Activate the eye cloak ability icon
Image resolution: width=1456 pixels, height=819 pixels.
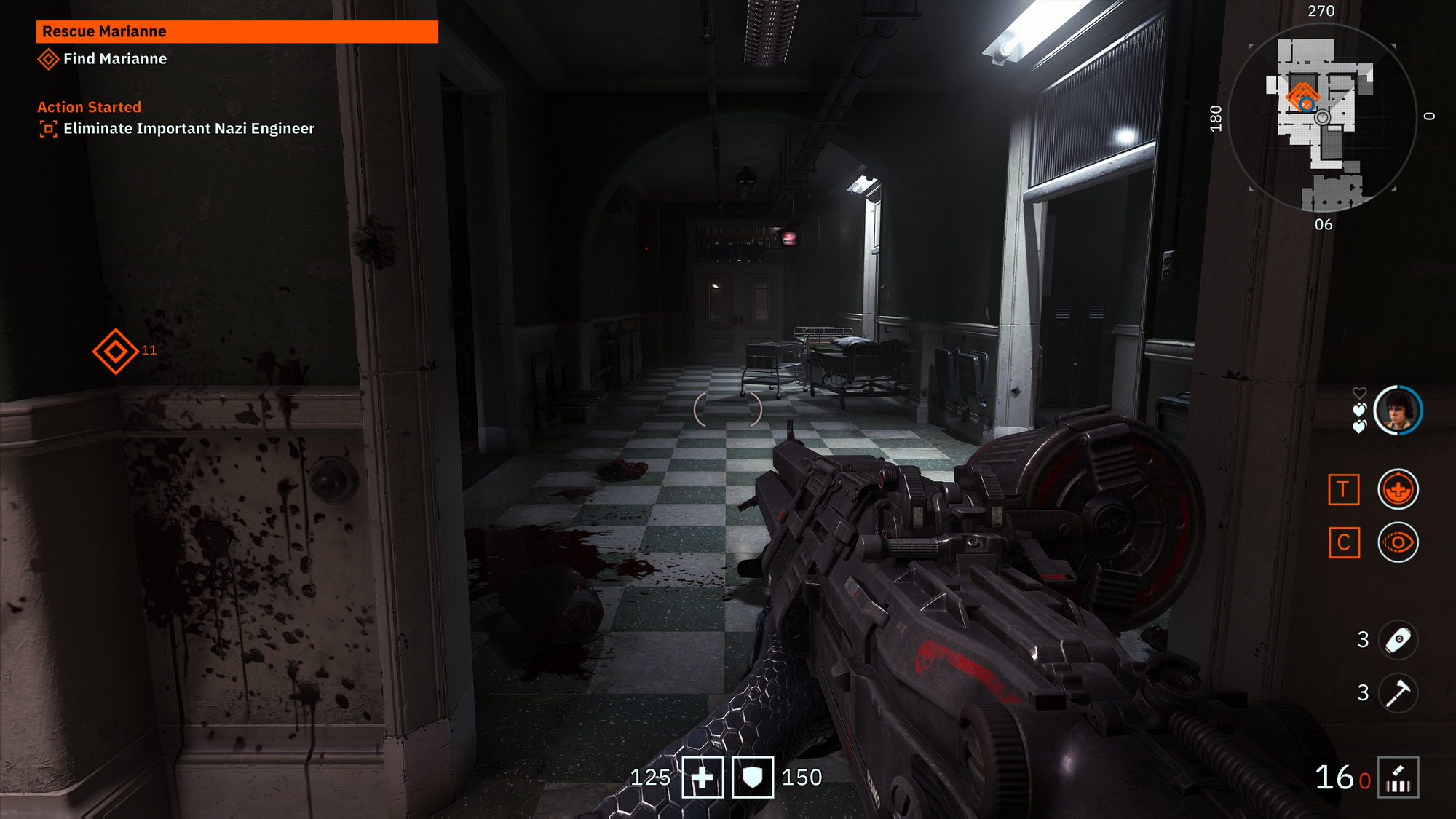(x=1397, y=543)
